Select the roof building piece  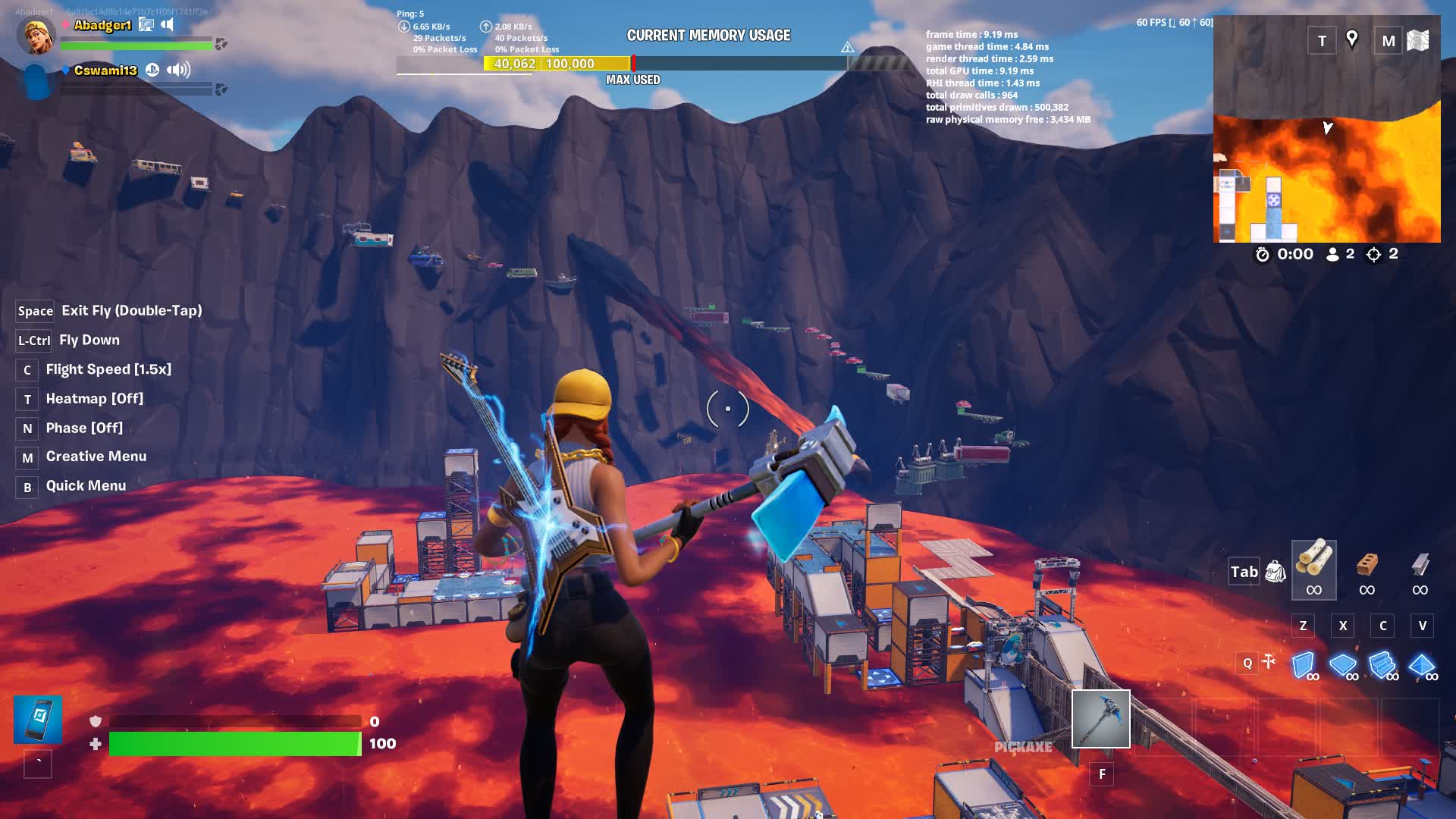(1422, 665)
